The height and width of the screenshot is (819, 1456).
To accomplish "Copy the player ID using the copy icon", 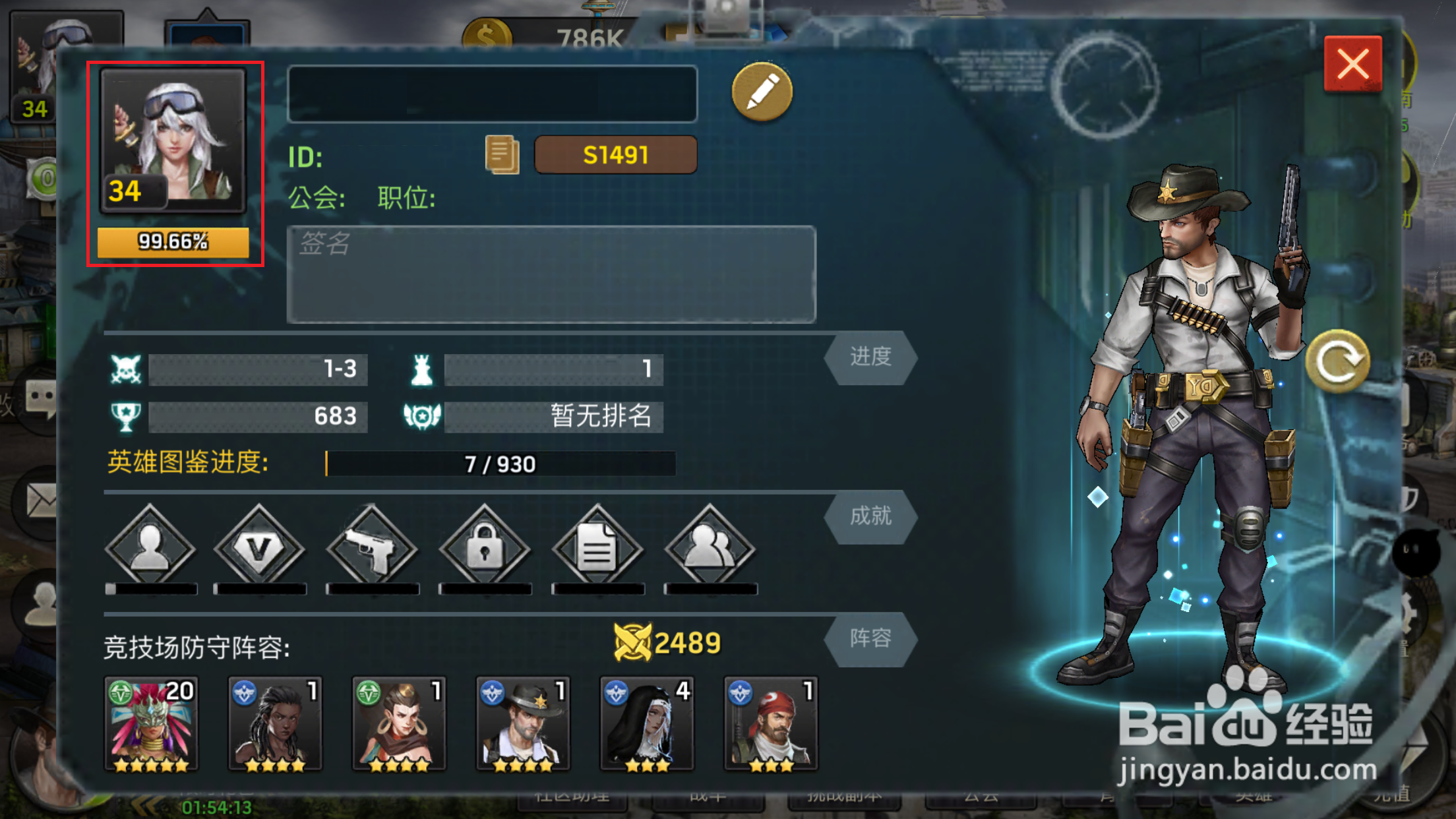I will 502,154.
